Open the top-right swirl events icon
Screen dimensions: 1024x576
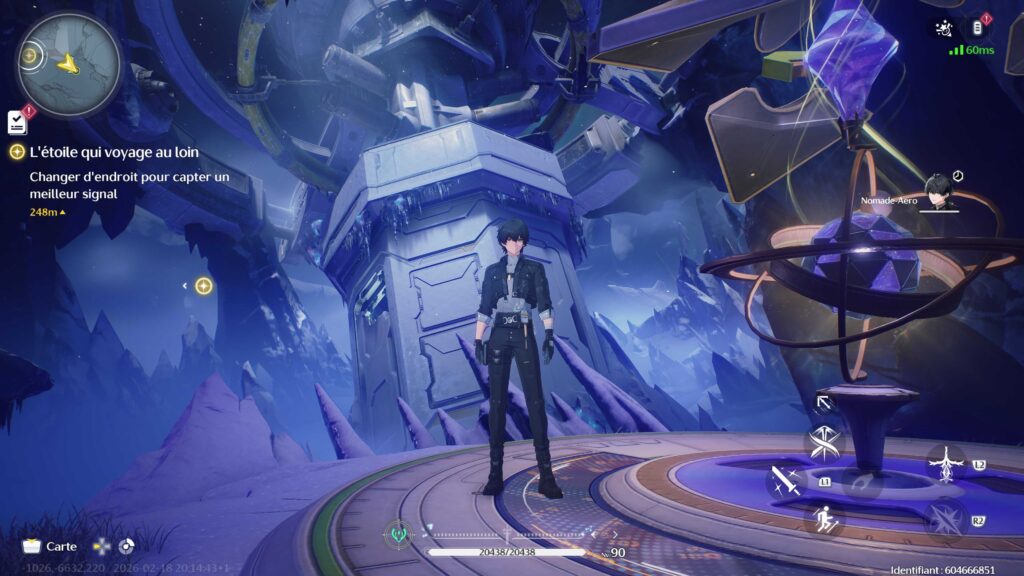click(x=942, y=28)
